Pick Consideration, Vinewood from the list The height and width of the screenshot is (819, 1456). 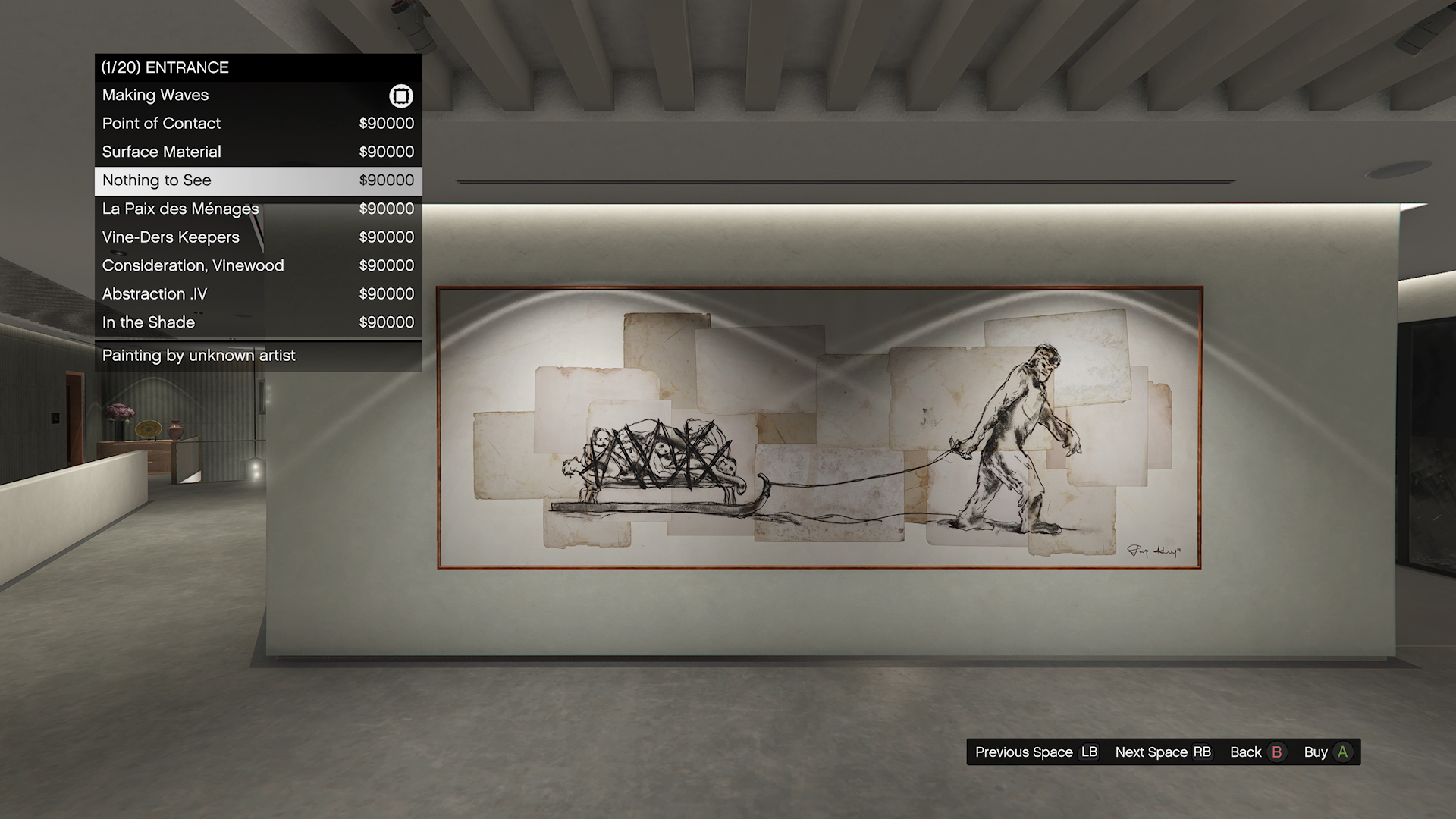pyautogui.click(x=258, y=265)
